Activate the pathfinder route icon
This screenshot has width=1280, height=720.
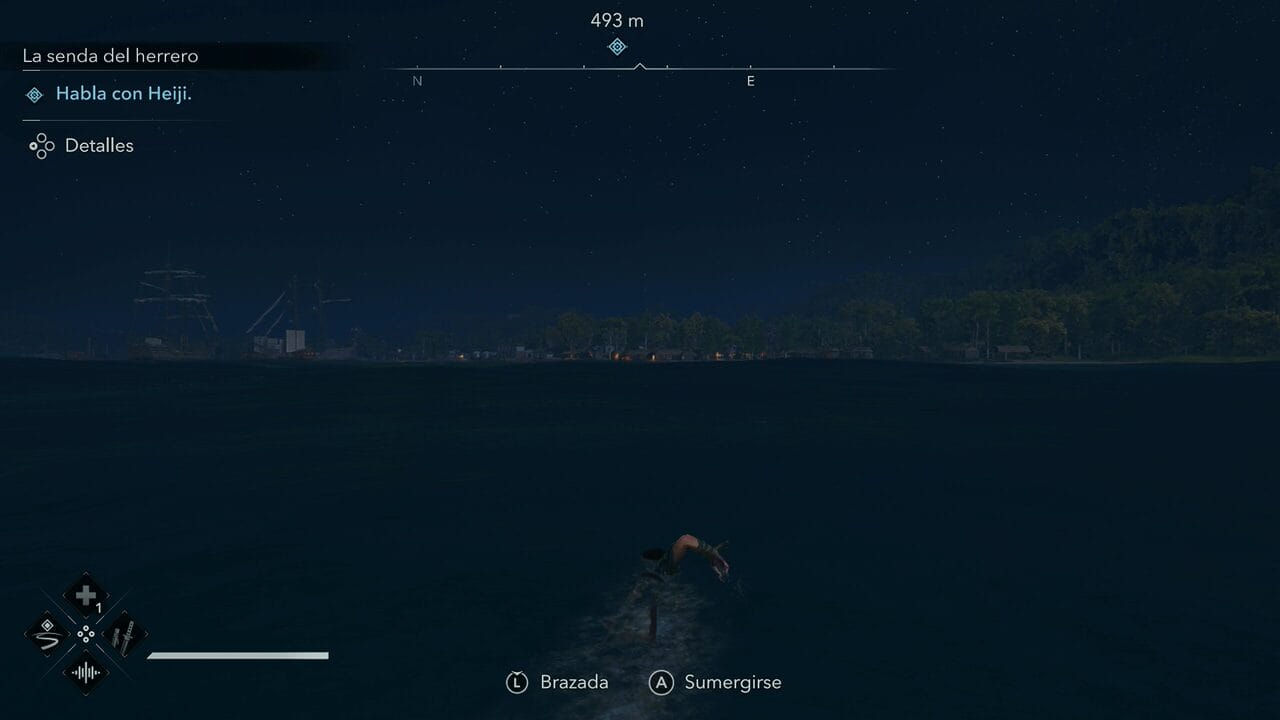pyautogui.click(x=47, y=634)
